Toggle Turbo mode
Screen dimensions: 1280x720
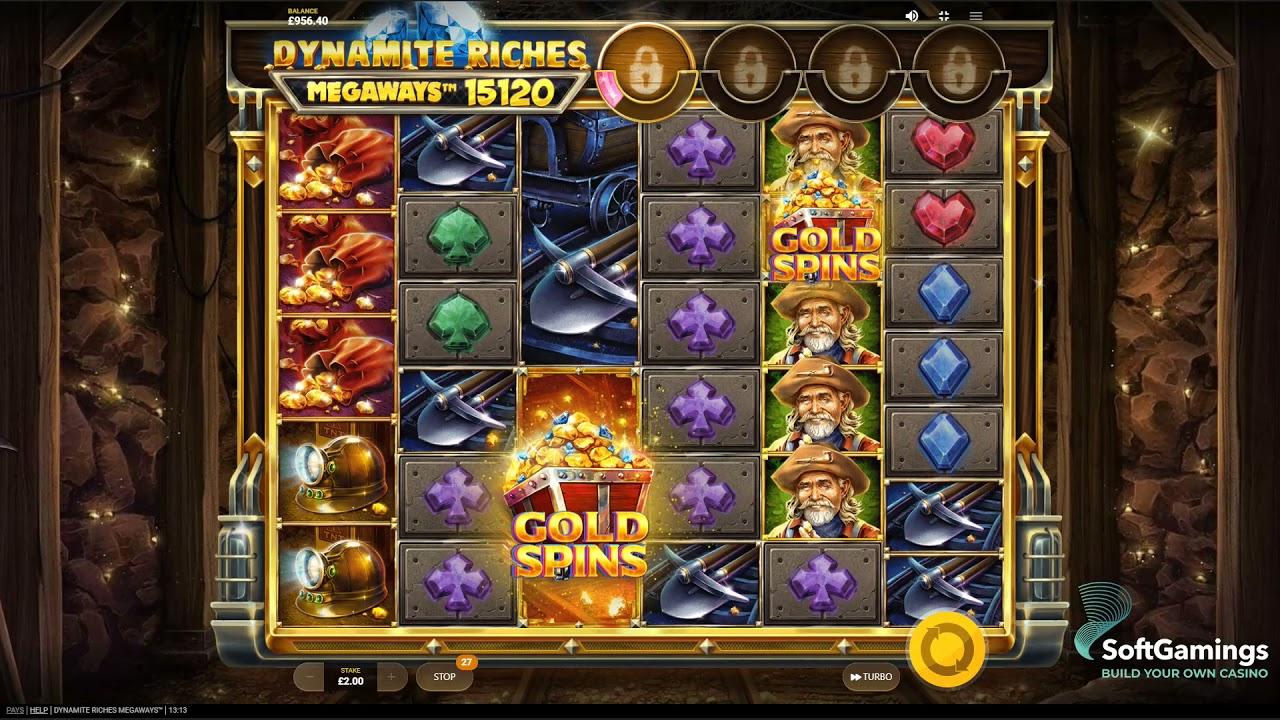click(x=870, y=677)
